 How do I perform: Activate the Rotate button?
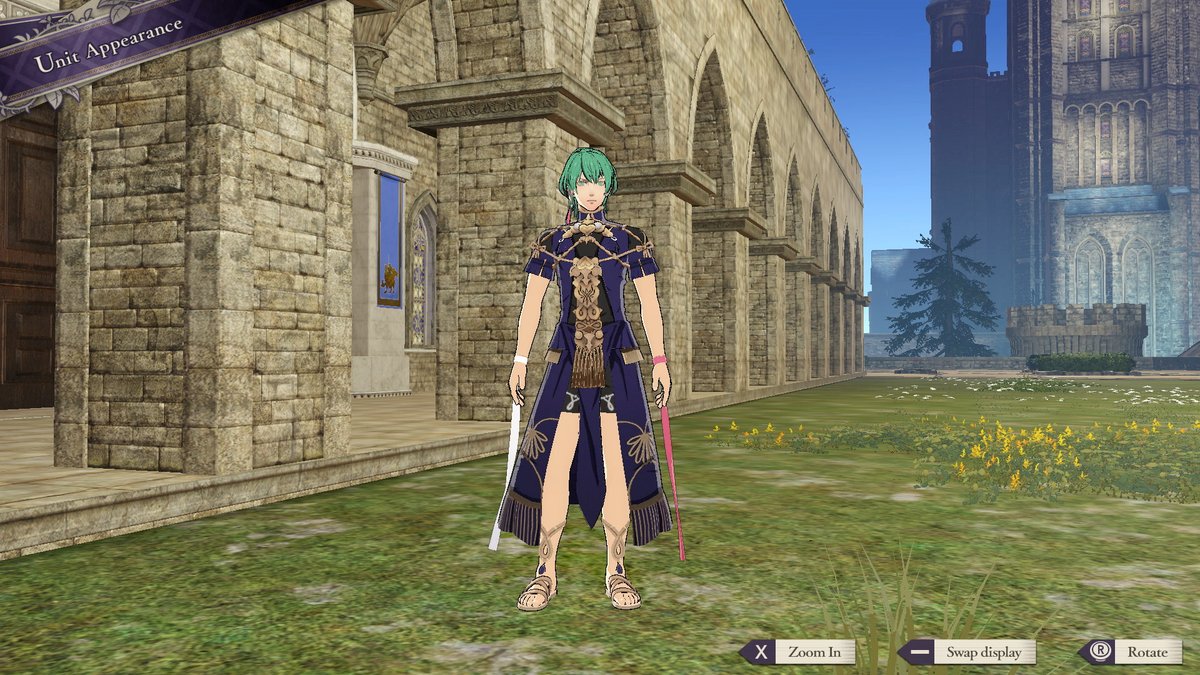click(1132, 652)
